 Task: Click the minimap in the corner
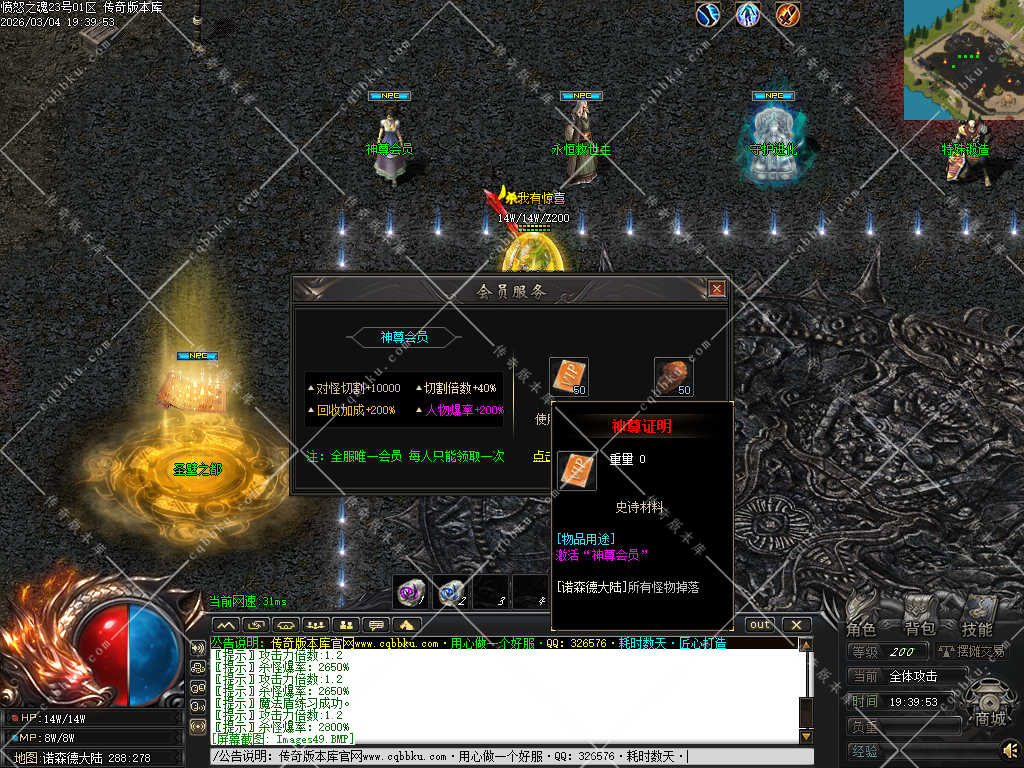coord(964,60)
